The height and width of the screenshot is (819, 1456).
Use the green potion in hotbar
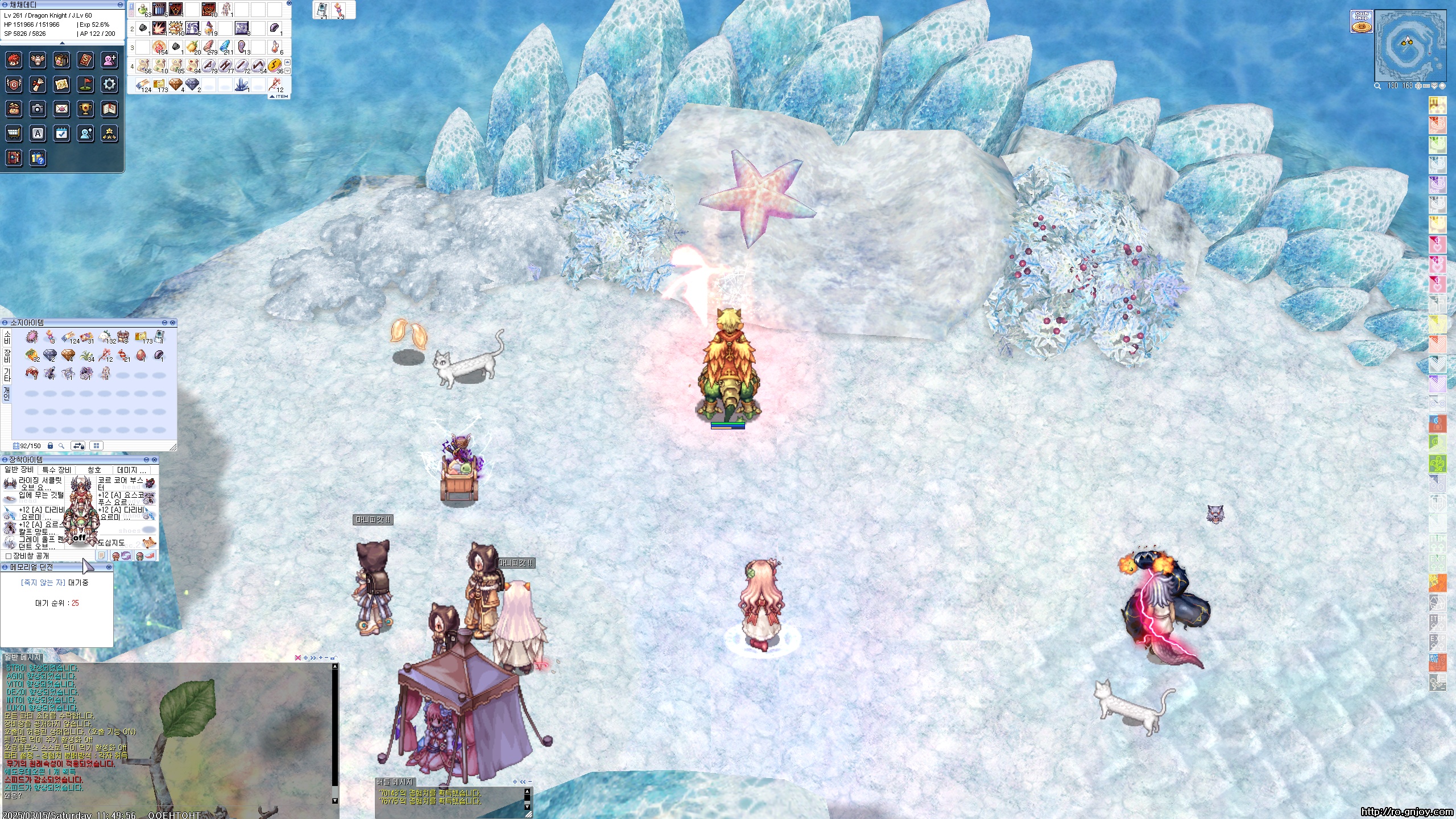pos(142,10)
